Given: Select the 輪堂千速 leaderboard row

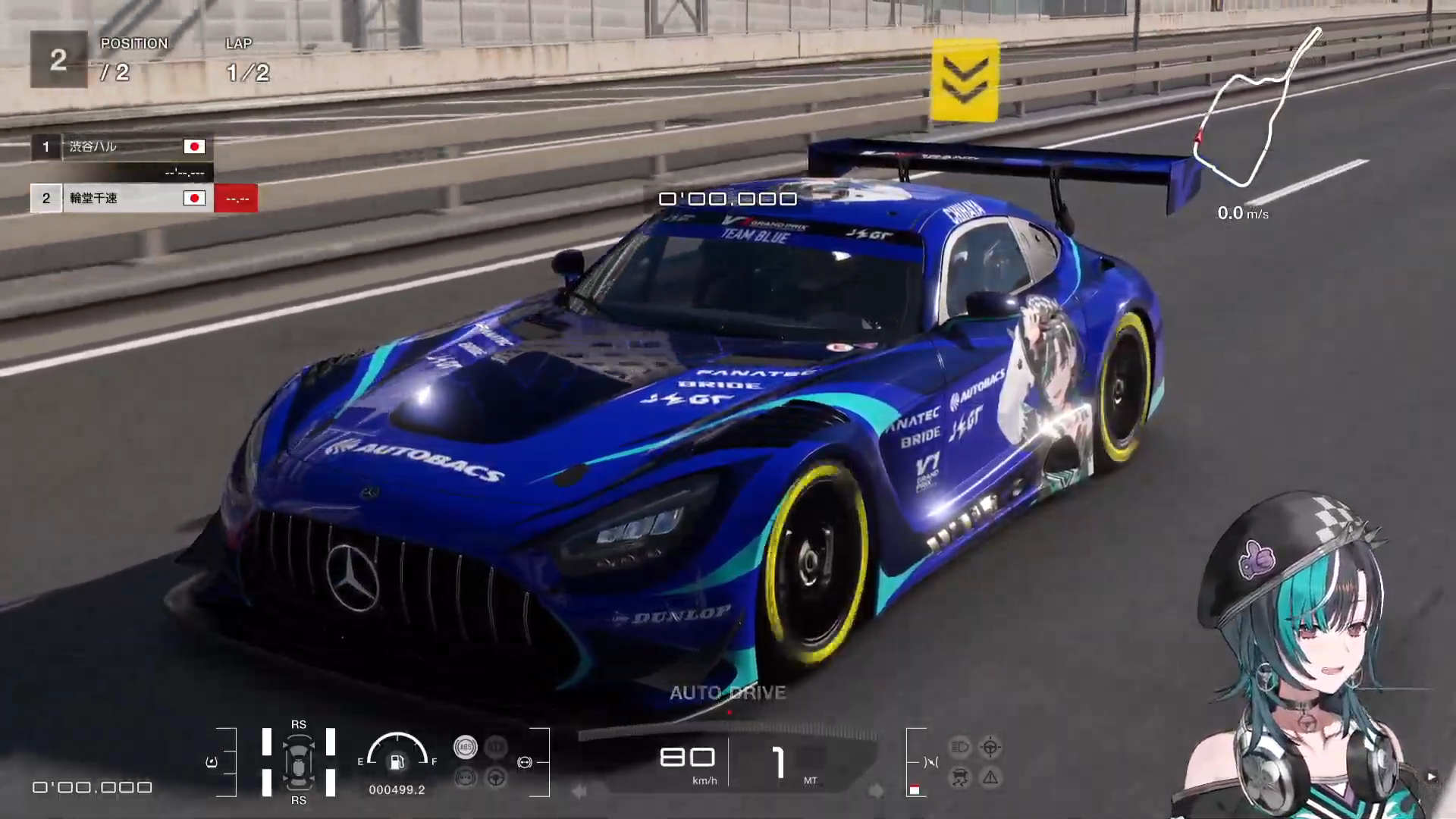Looking at the screenshot, I should point(121,199).
